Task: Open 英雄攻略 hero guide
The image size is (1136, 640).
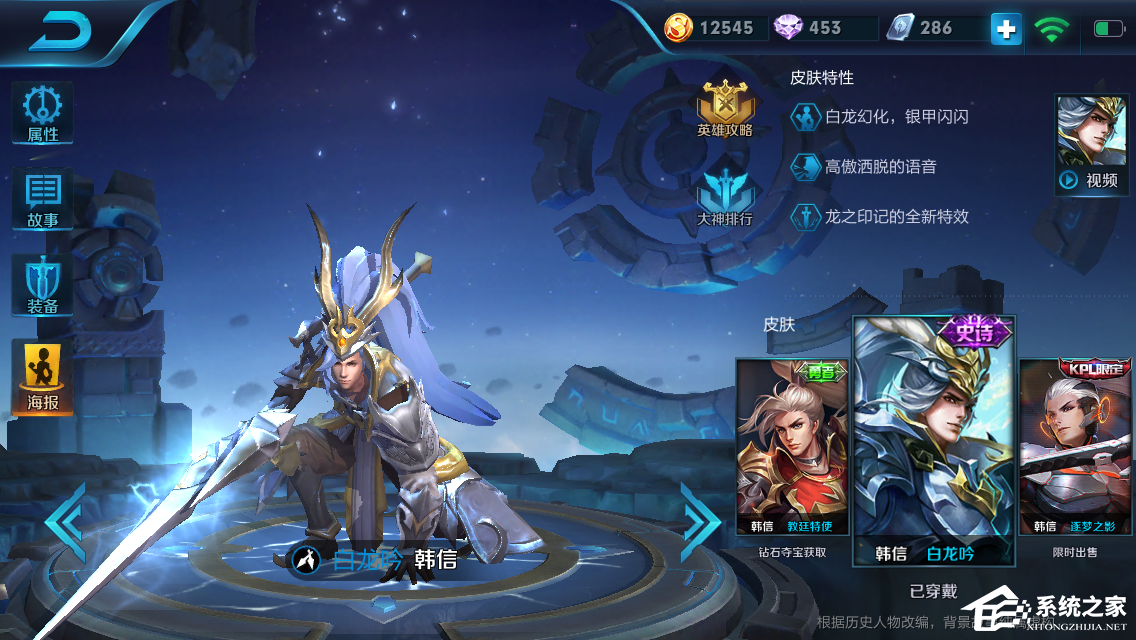Action: coord(725,109)
